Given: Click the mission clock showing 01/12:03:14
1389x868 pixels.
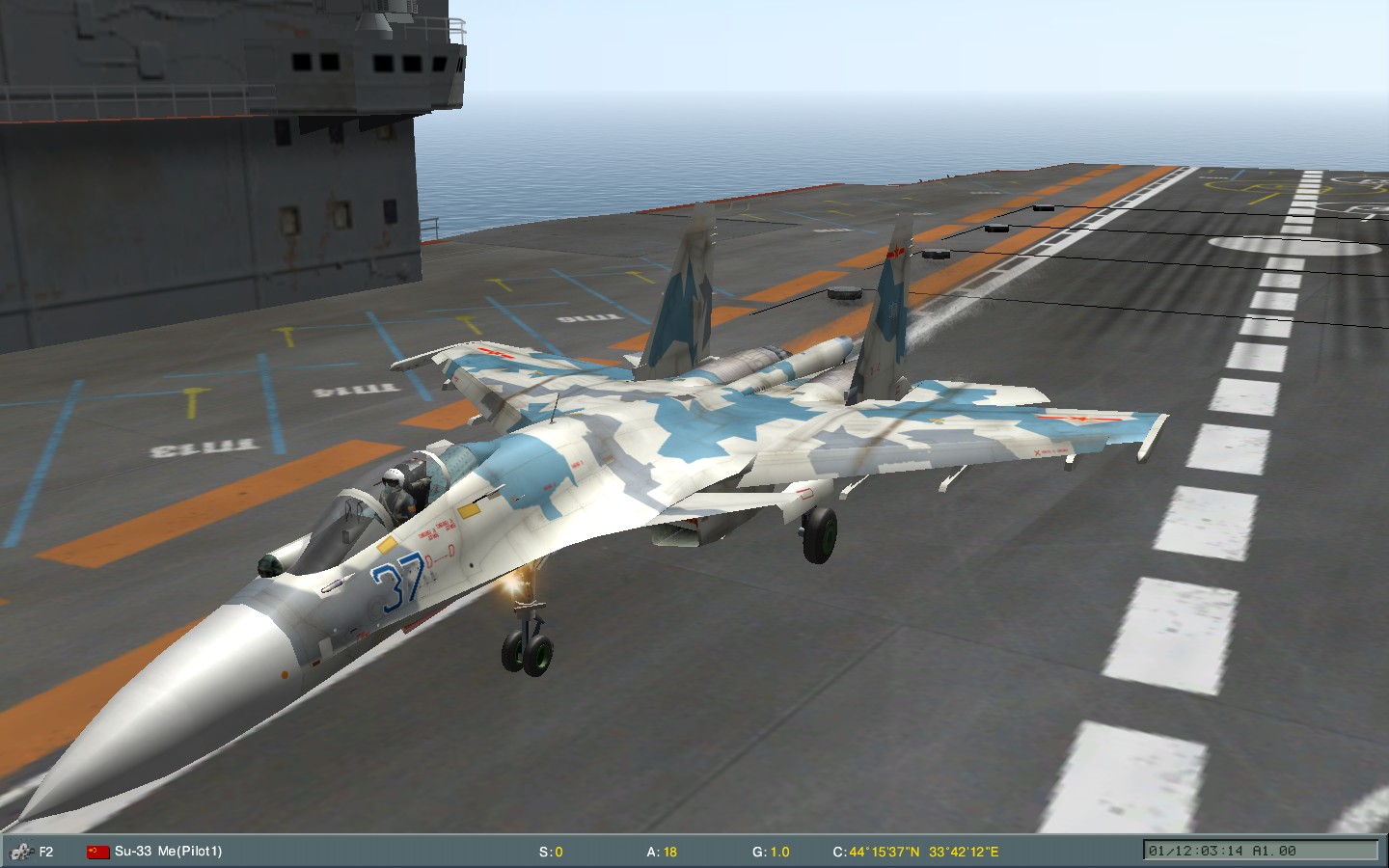Looking at the screenshot, I should click(x=1196, y=851).
